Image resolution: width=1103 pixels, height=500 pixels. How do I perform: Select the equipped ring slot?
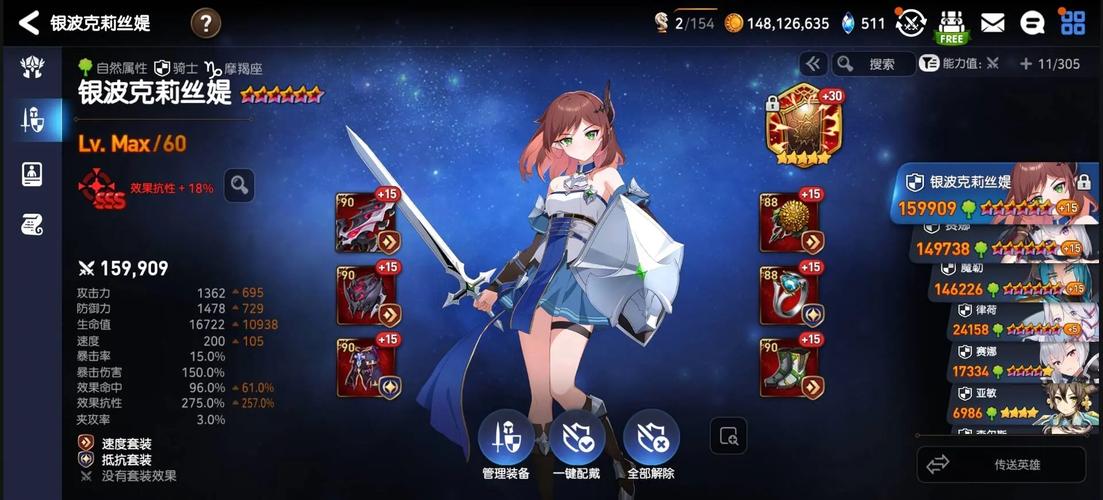click(x=791, y=296)
